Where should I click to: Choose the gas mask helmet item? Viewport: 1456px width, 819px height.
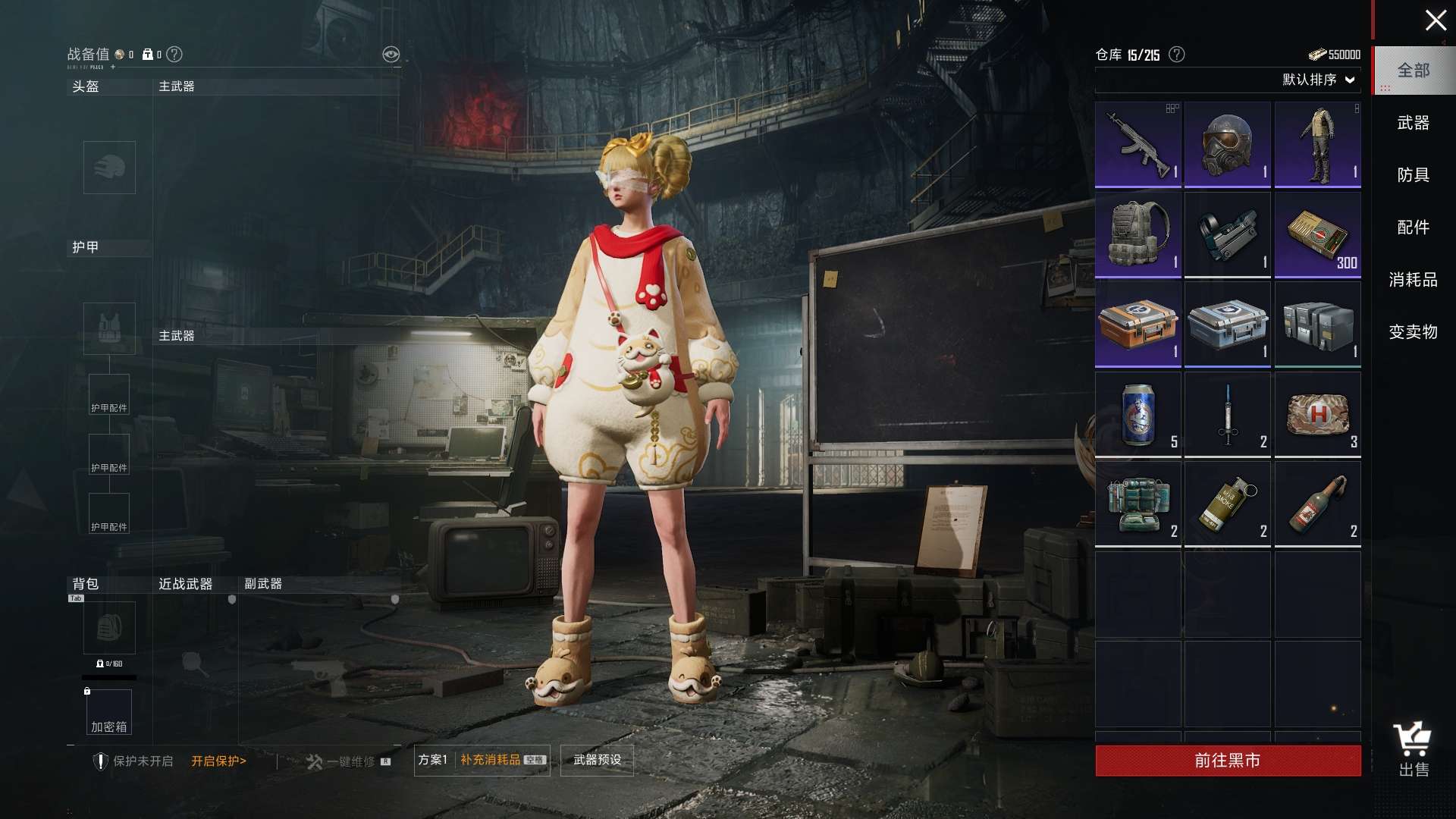(1227, 145)
